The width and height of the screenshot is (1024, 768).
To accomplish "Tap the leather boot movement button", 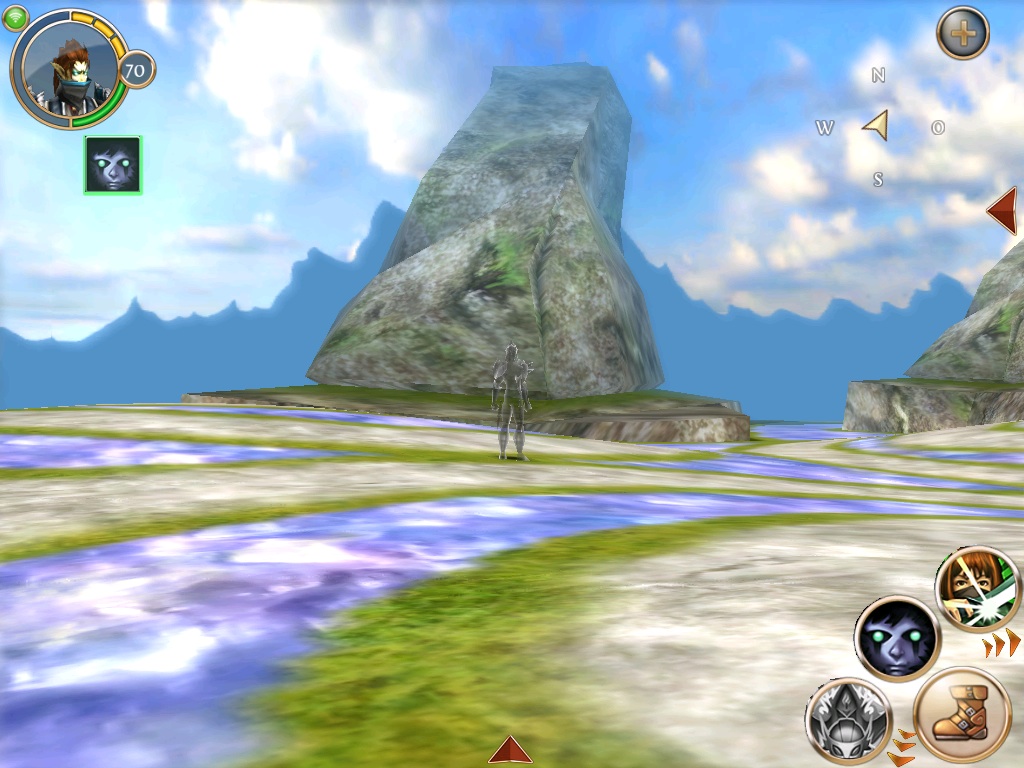I will pos(961,716).
